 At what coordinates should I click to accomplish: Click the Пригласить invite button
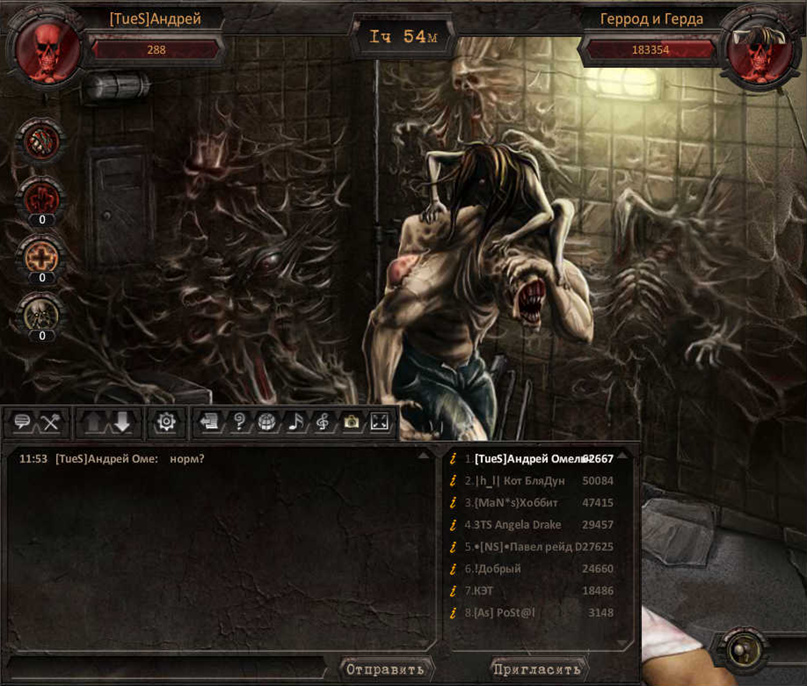(537, 668)
